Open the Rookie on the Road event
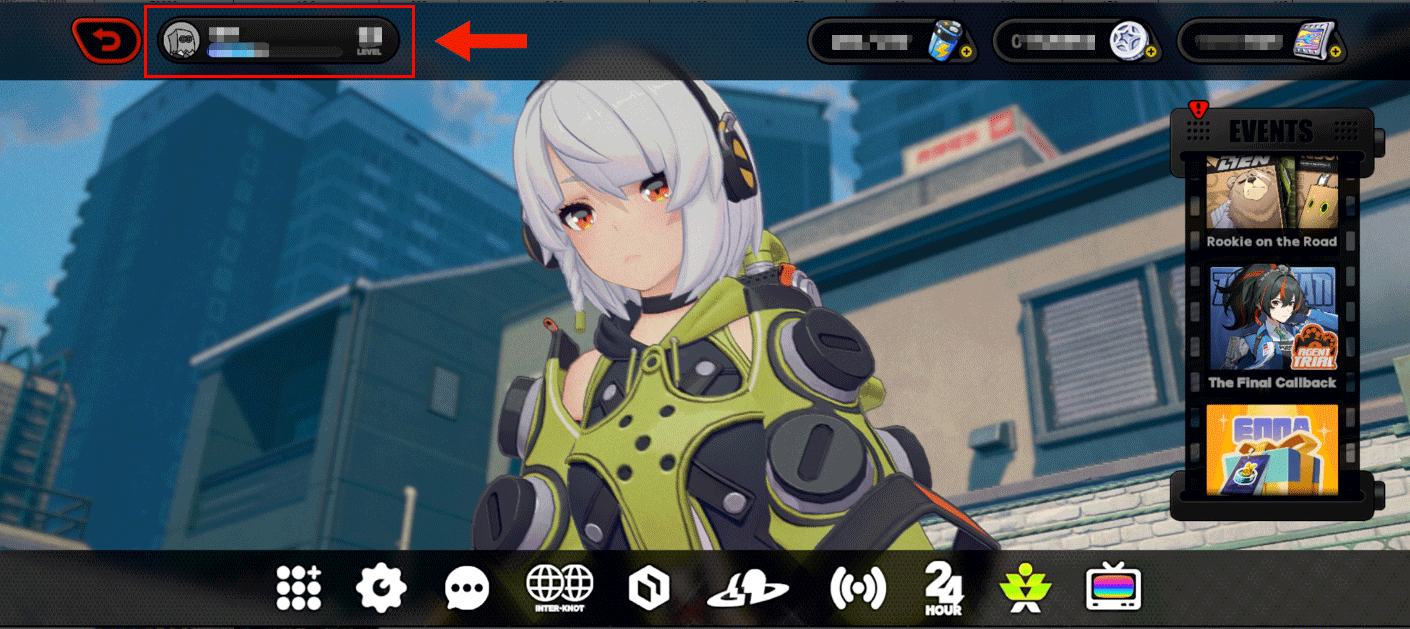 coord(1271,201)
